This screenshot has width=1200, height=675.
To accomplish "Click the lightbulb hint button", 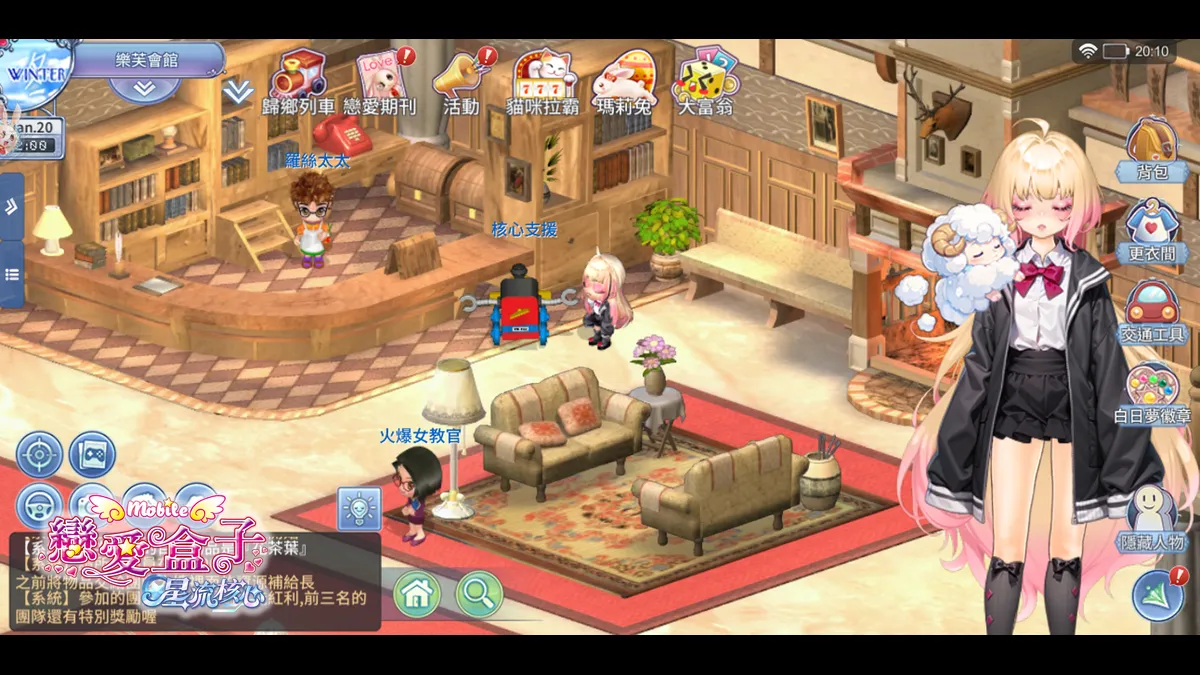I will coord(358,508).
